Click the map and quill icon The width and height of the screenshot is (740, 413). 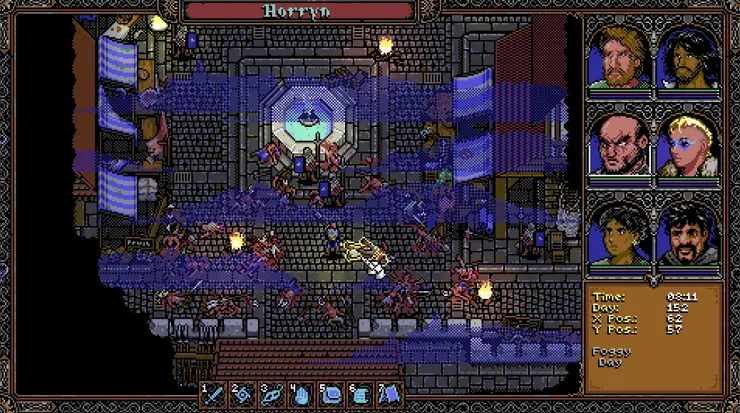point(390,393)
